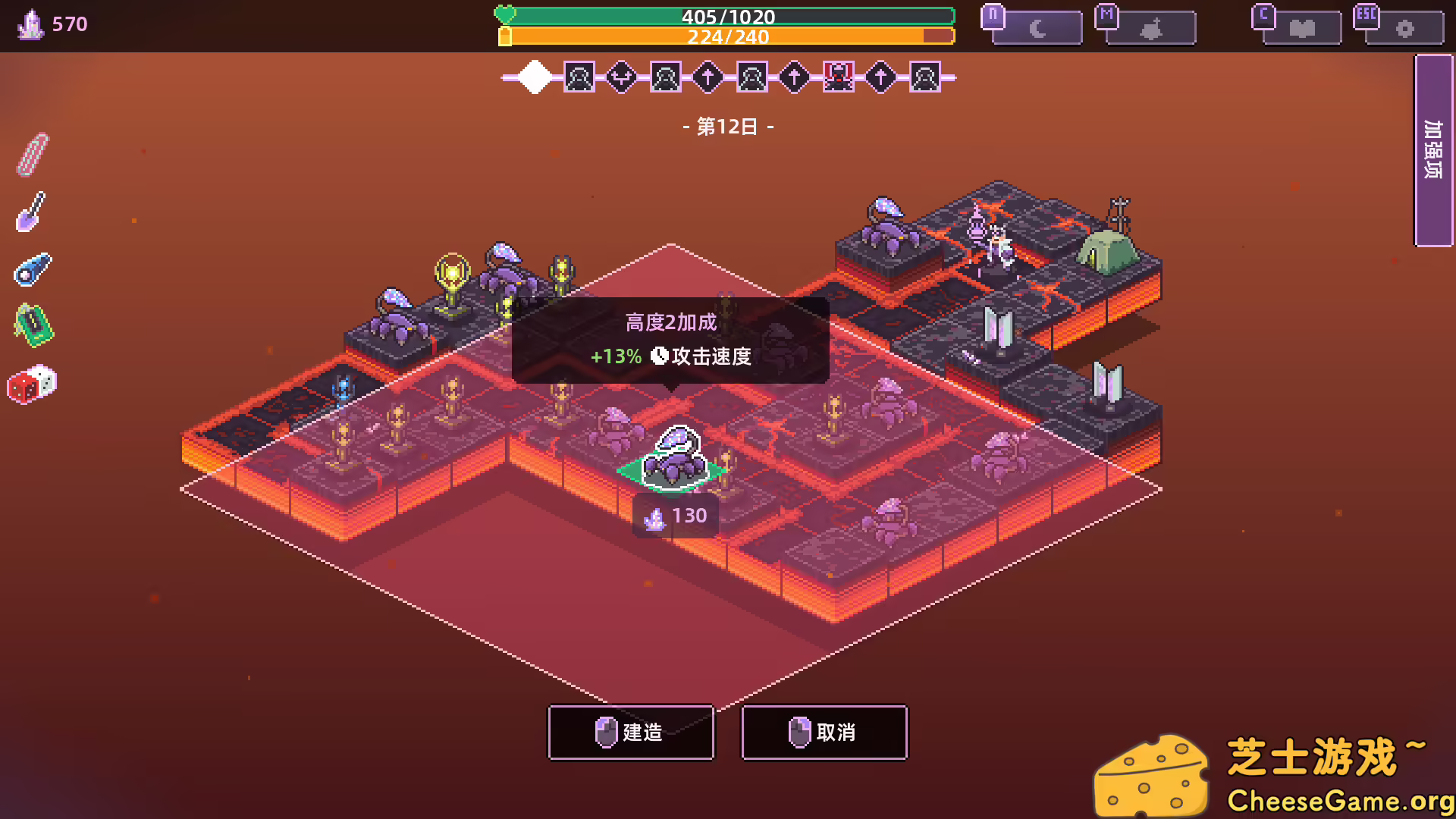Image resolution: width=1456 pixels, height=819 pixels.
Task: Click the green health bar showing 405/1020
Action: tap(727, 15)
